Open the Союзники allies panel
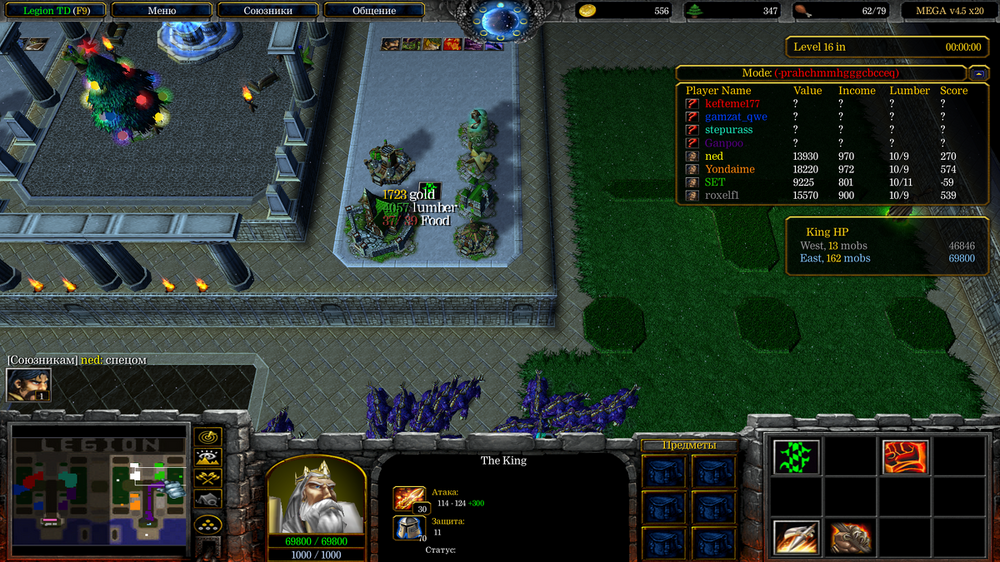 [x=267, y=11]
